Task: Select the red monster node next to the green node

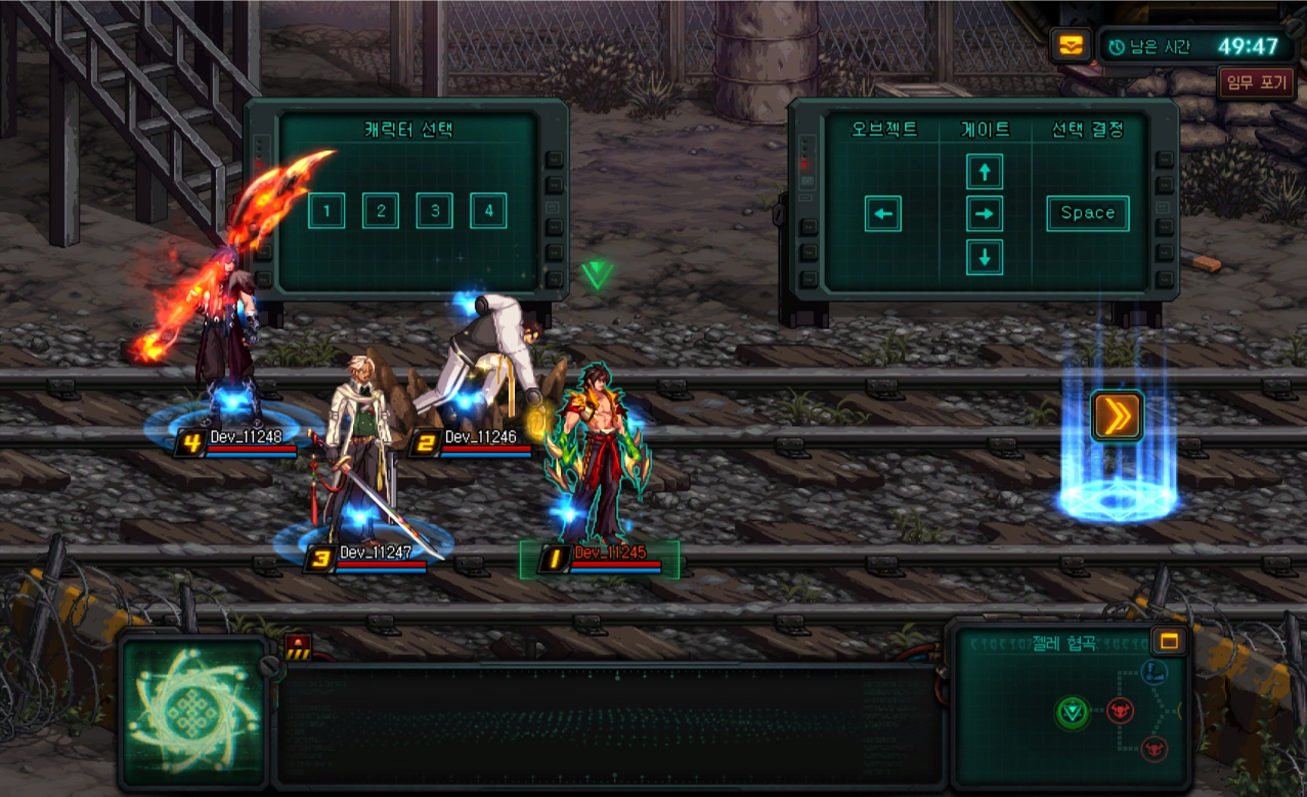Action: click(1120, 711)
